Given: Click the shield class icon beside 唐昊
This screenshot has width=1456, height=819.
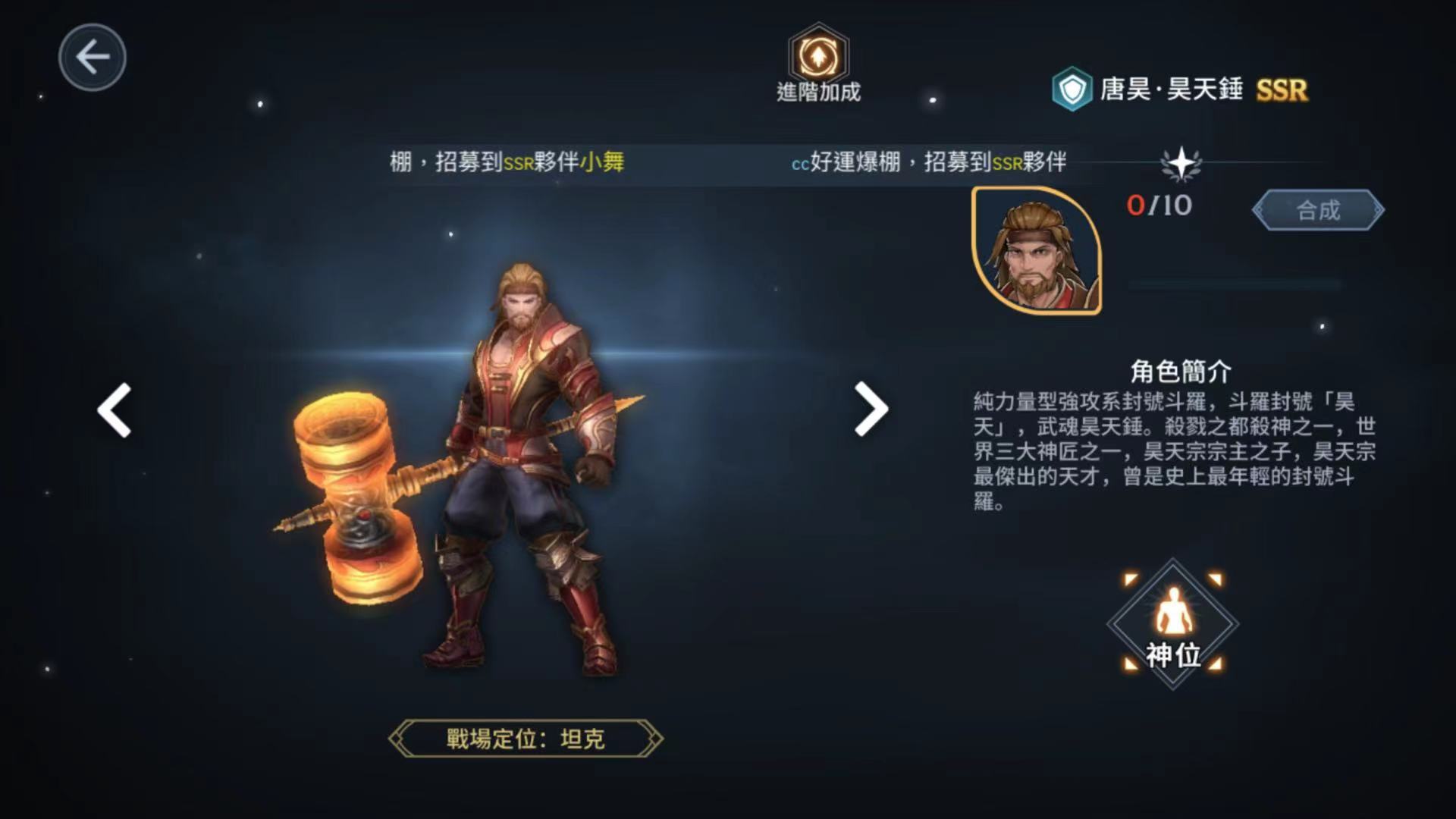Looking at the screenshot, I should click(x=1072, y=90).
